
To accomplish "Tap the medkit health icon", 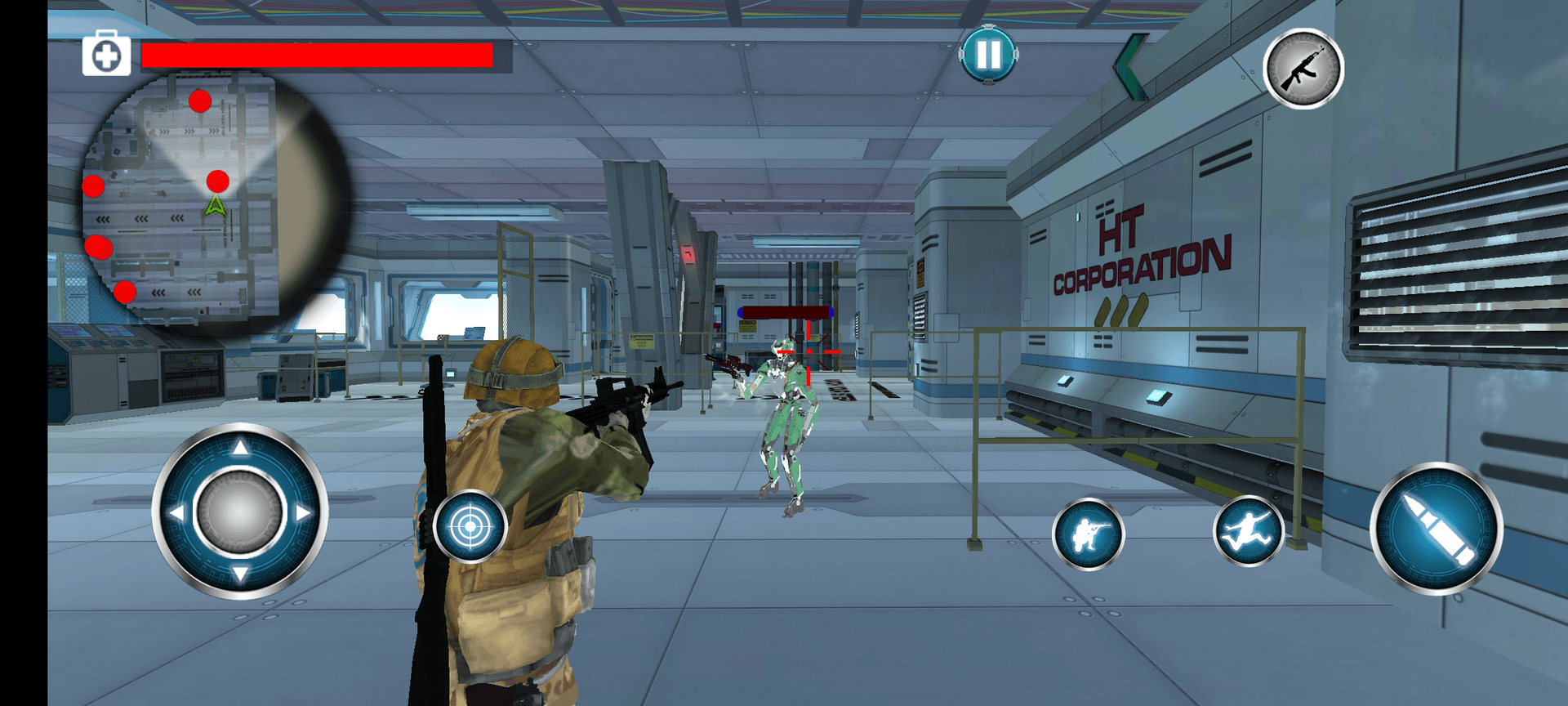I will (106, 55).
